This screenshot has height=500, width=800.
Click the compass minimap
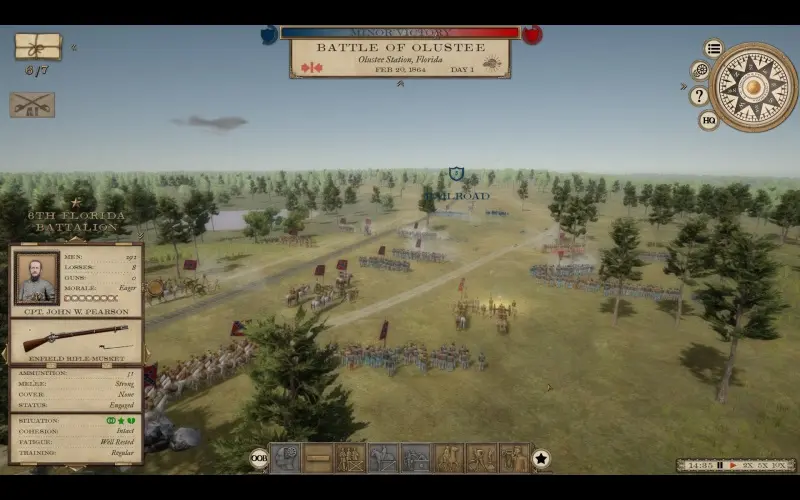[x=753, y=87]
